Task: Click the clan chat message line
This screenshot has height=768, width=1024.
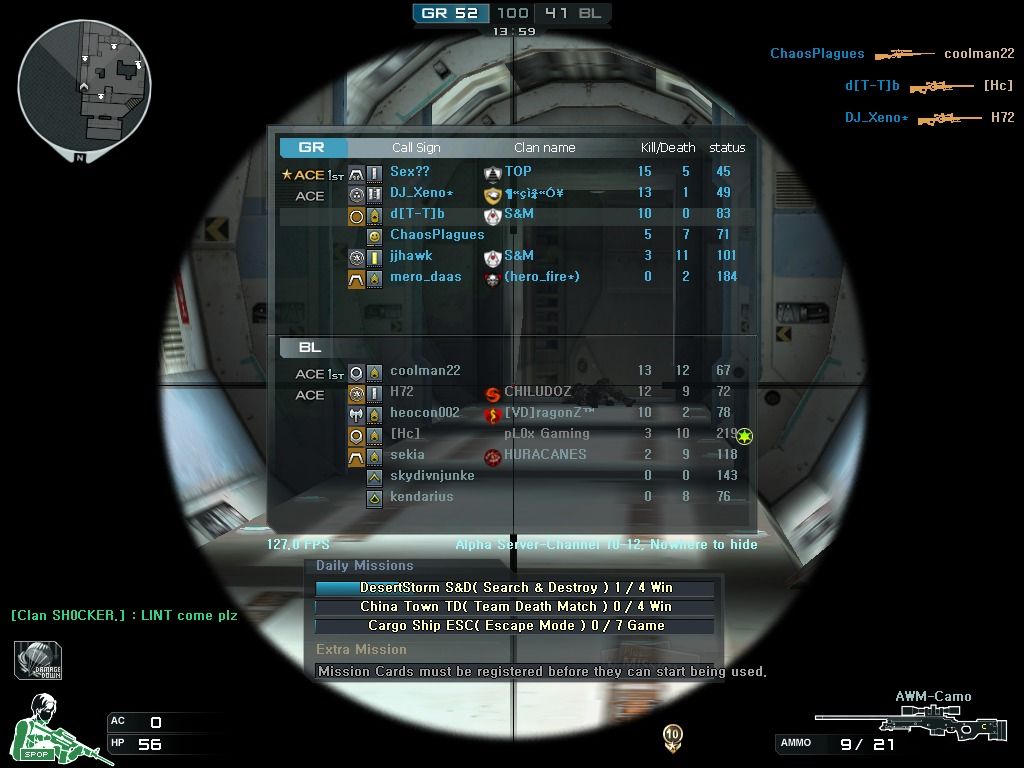Action: pyautogui.click(x=124, y=616)
